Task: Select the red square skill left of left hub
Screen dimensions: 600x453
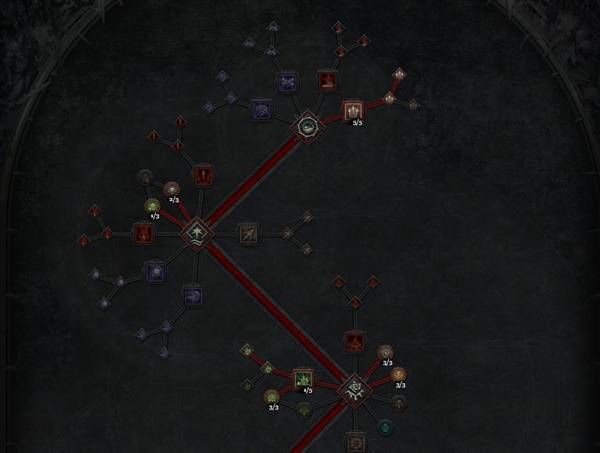Action: click(x=143, y=234)
